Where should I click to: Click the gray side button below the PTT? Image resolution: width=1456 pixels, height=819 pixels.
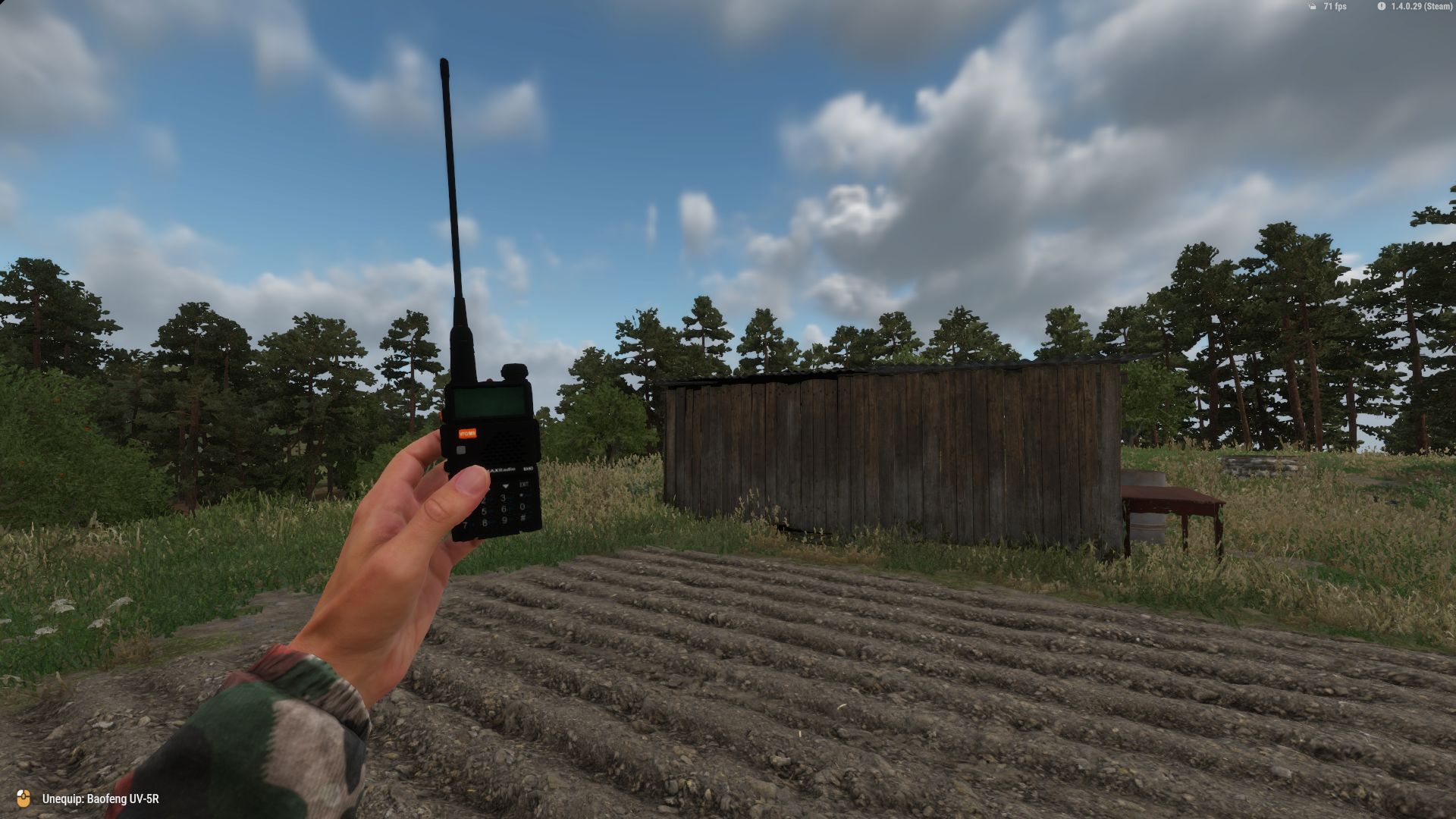tap(460, 450)
